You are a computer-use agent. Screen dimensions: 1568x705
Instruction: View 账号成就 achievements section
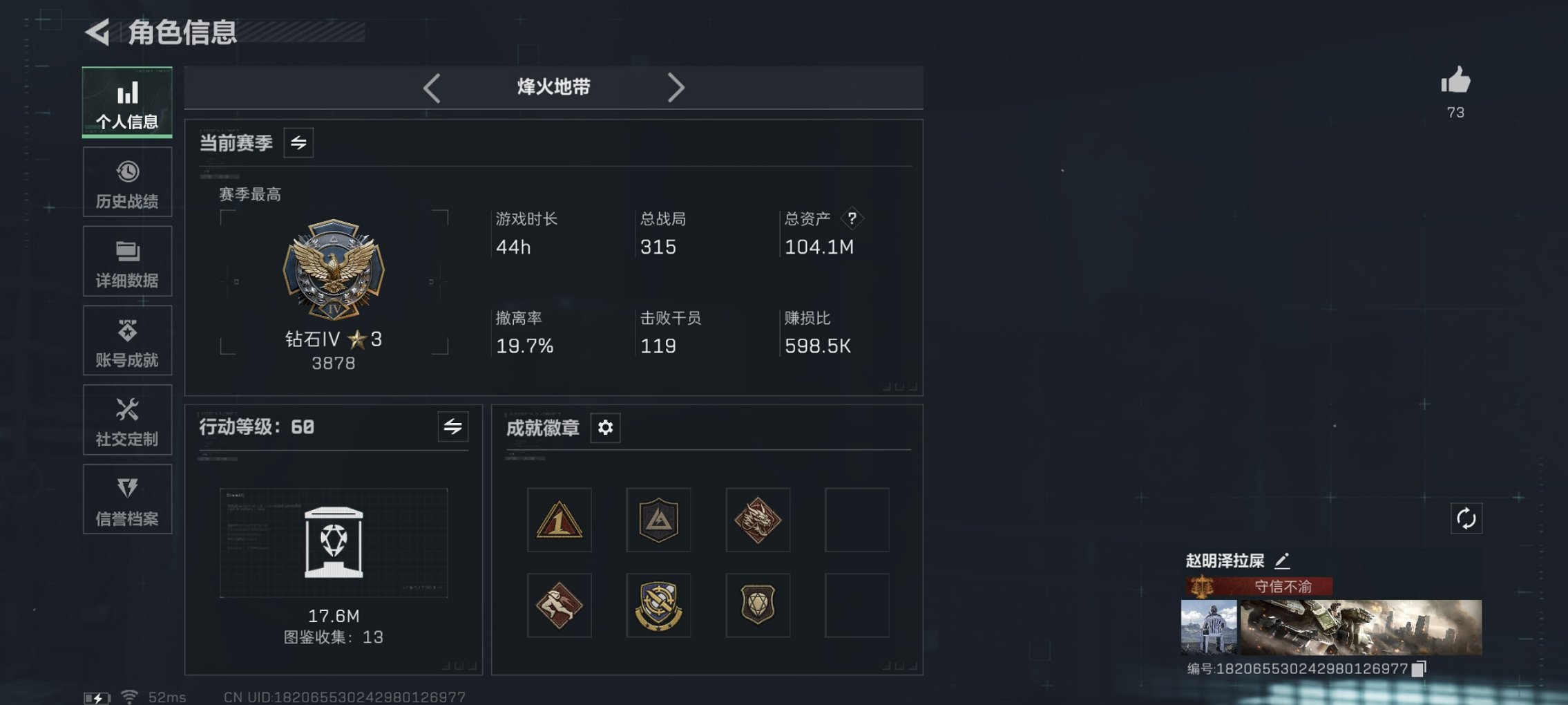pos(127,340)
